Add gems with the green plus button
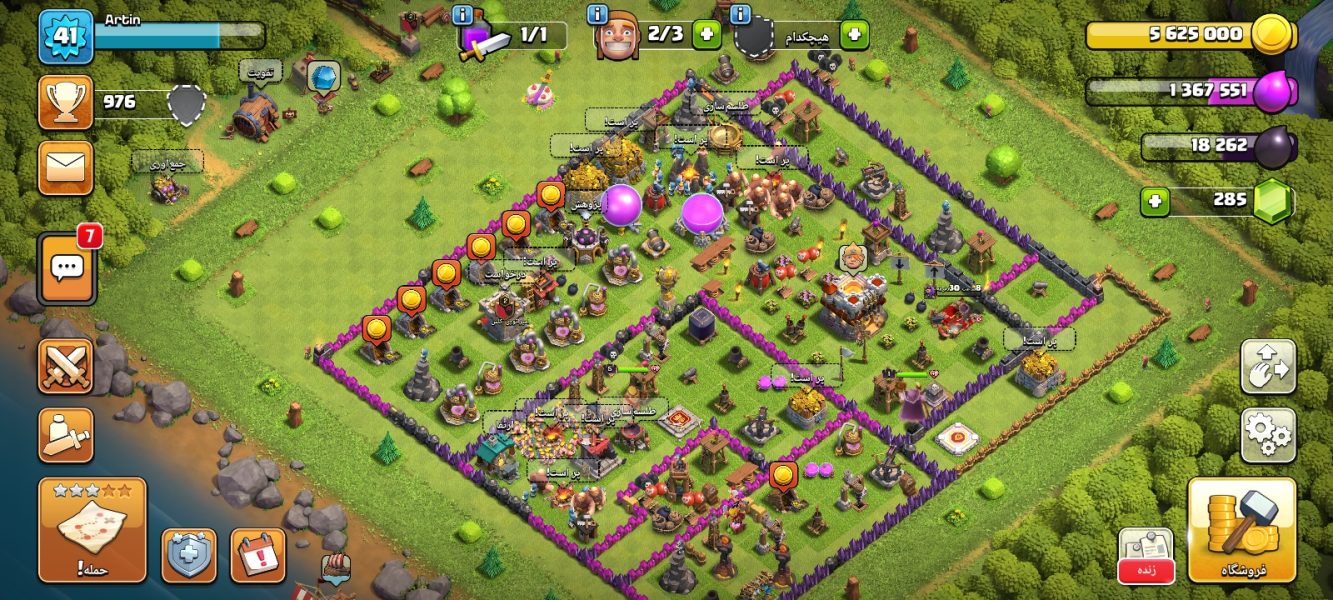1333x600 pixels. (1155, 201)
